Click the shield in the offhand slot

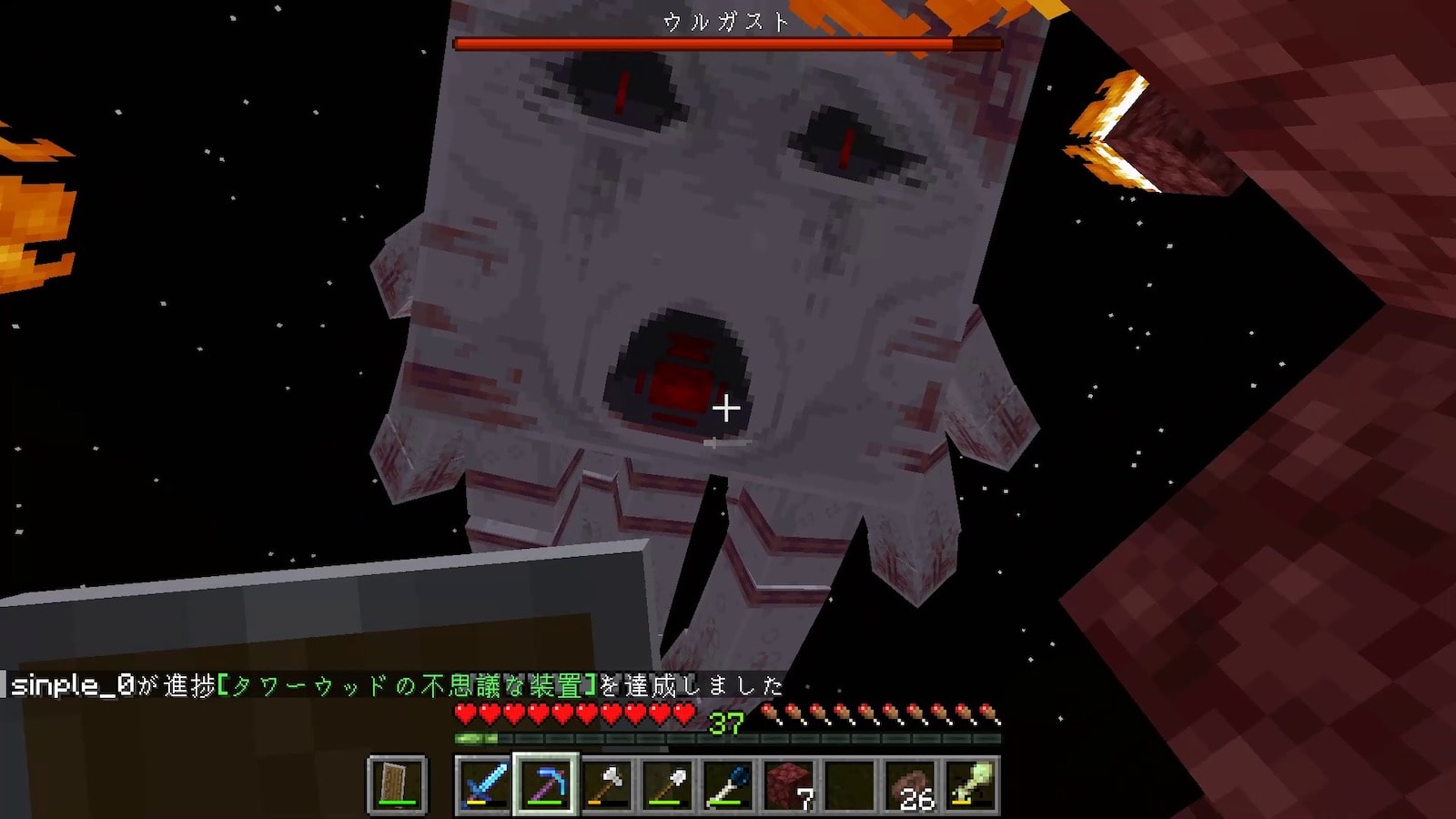tap(397, 784)
